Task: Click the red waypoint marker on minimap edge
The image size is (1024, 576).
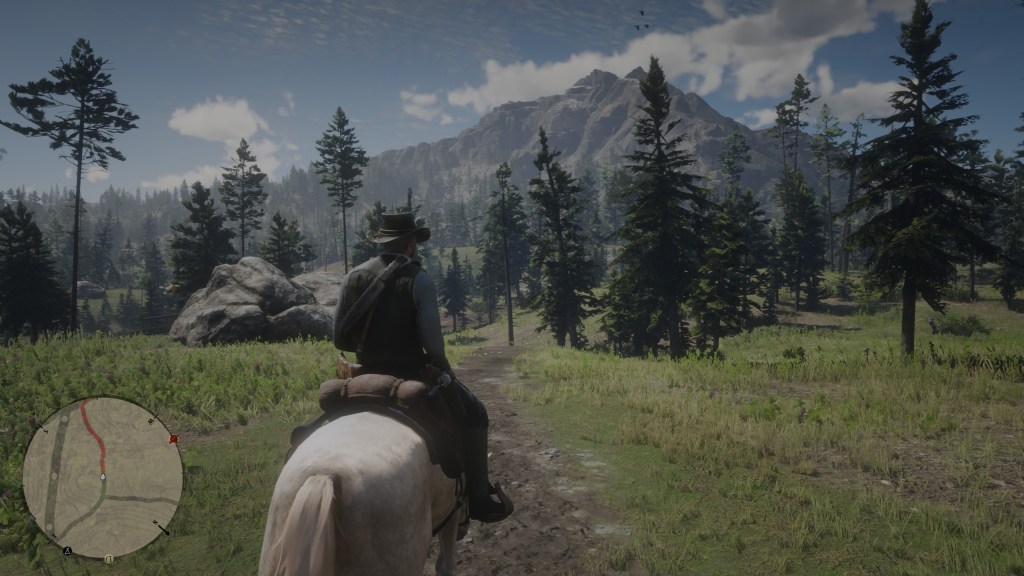Action: tap(174, 438)
